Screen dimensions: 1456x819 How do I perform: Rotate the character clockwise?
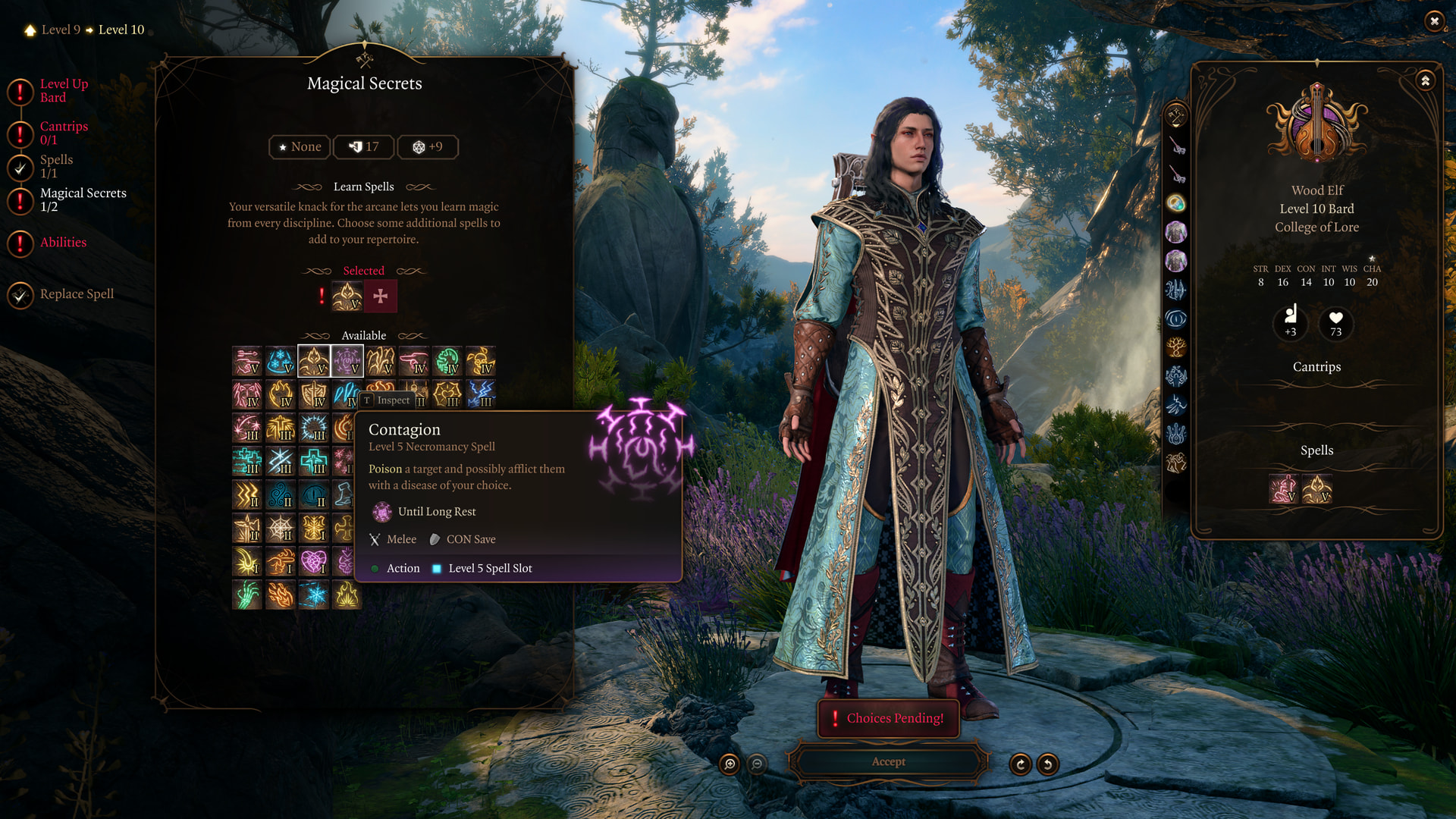[1021, 764]
